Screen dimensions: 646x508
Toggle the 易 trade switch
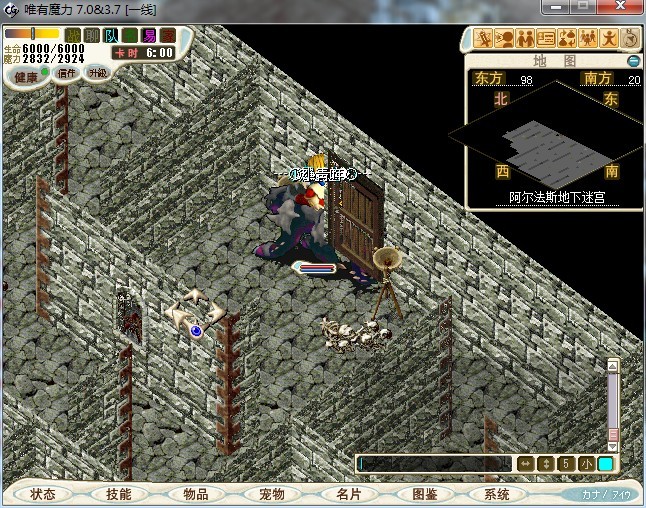[149, 36]
